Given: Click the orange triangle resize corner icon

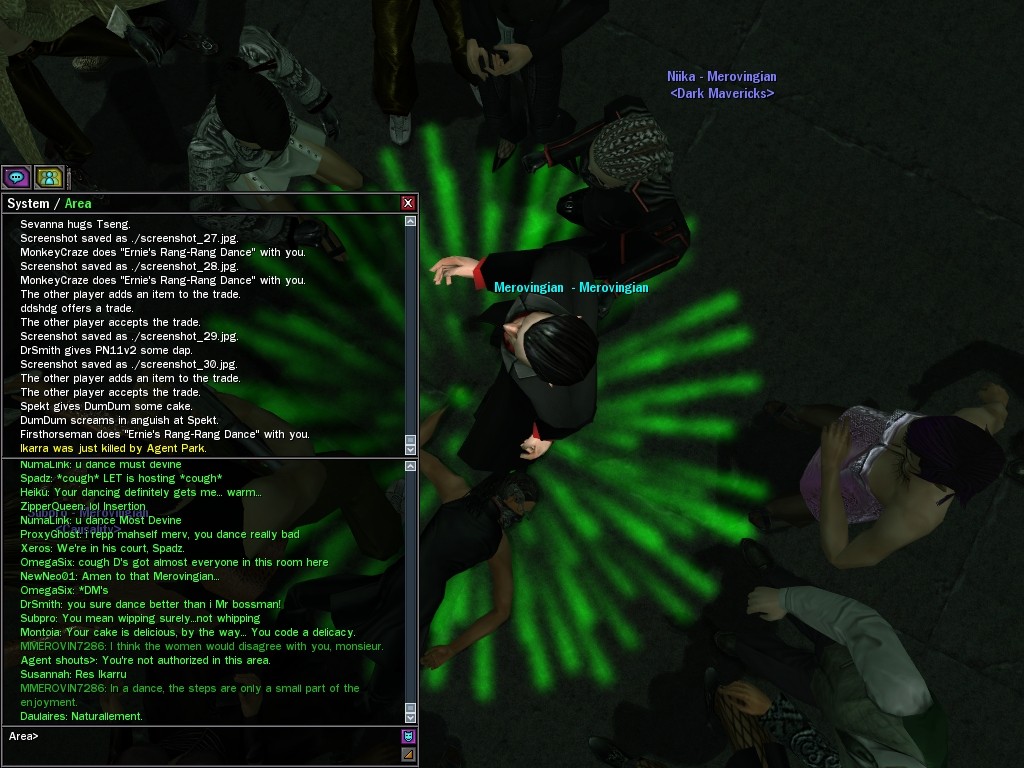Looking at the screenshot, I should (408, 755).
